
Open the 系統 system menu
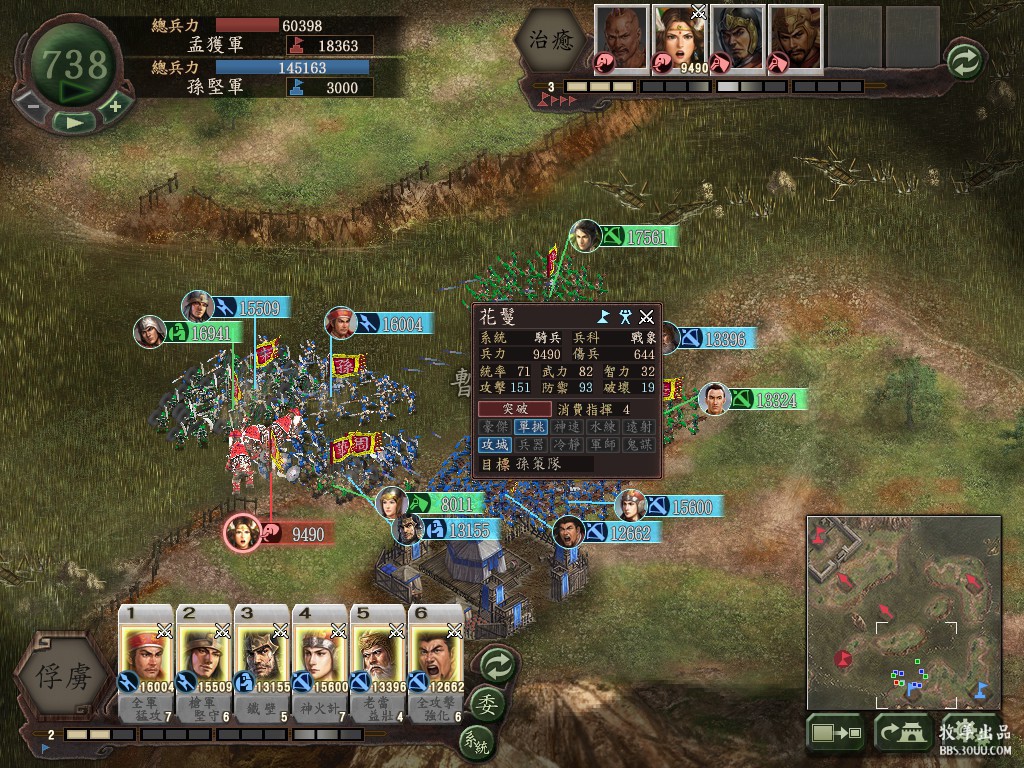pyautogui.click(x=476, y=742)
